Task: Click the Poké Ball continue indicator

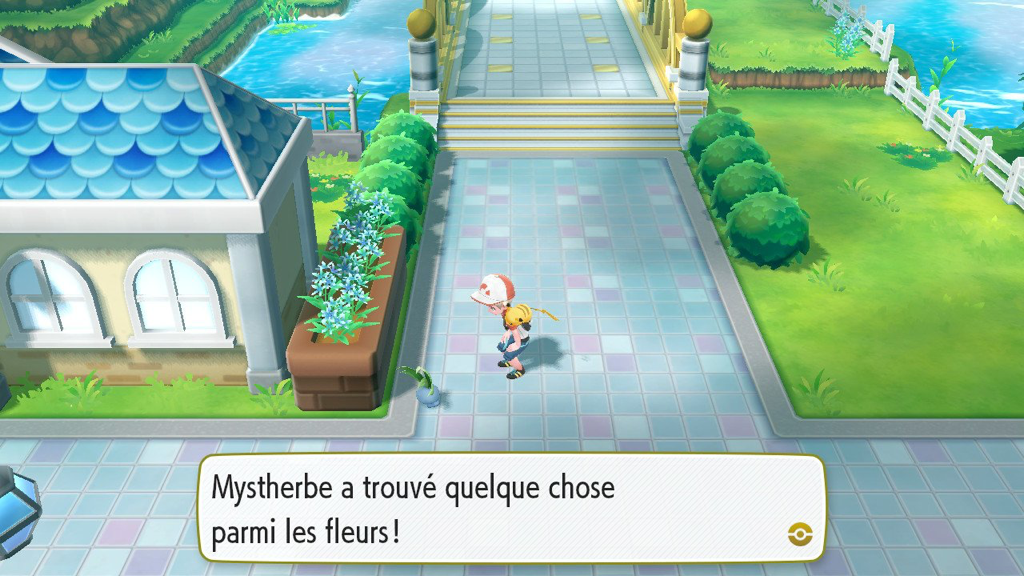Action: point(799,534)
